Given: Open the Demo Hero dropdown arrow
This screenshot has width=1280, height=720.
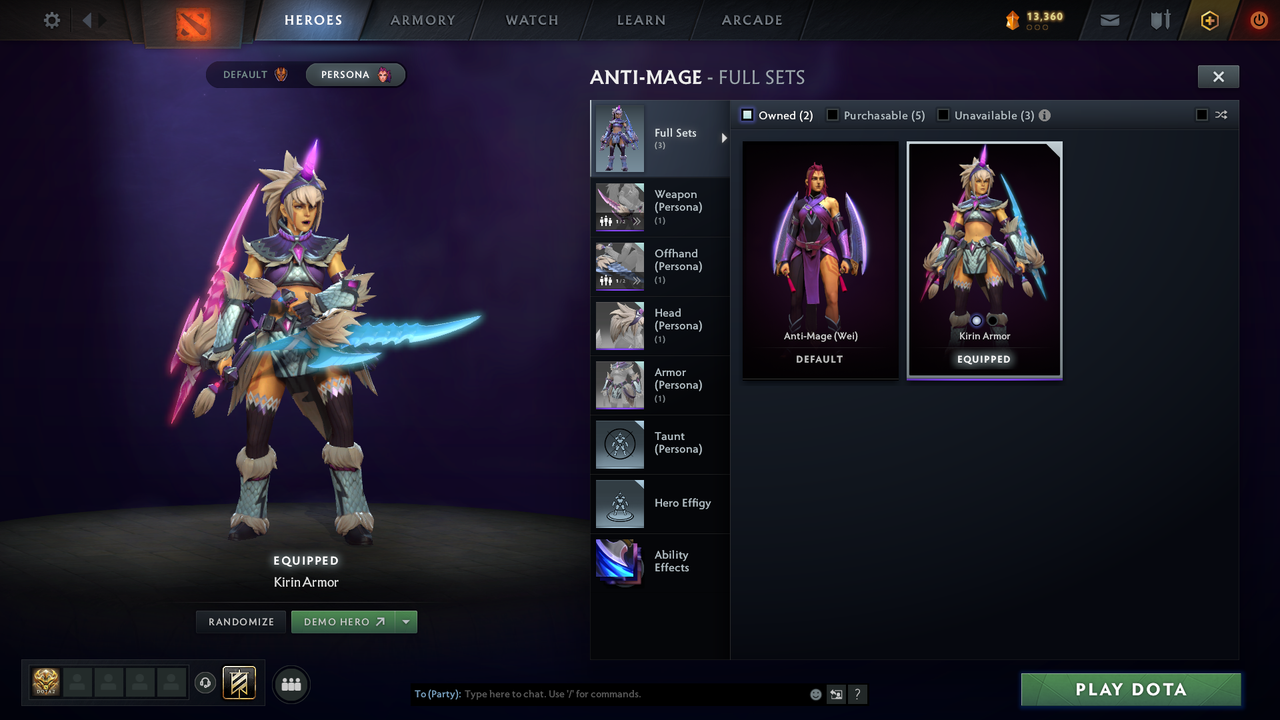Looking at the screenshot, I should point(406,621).
